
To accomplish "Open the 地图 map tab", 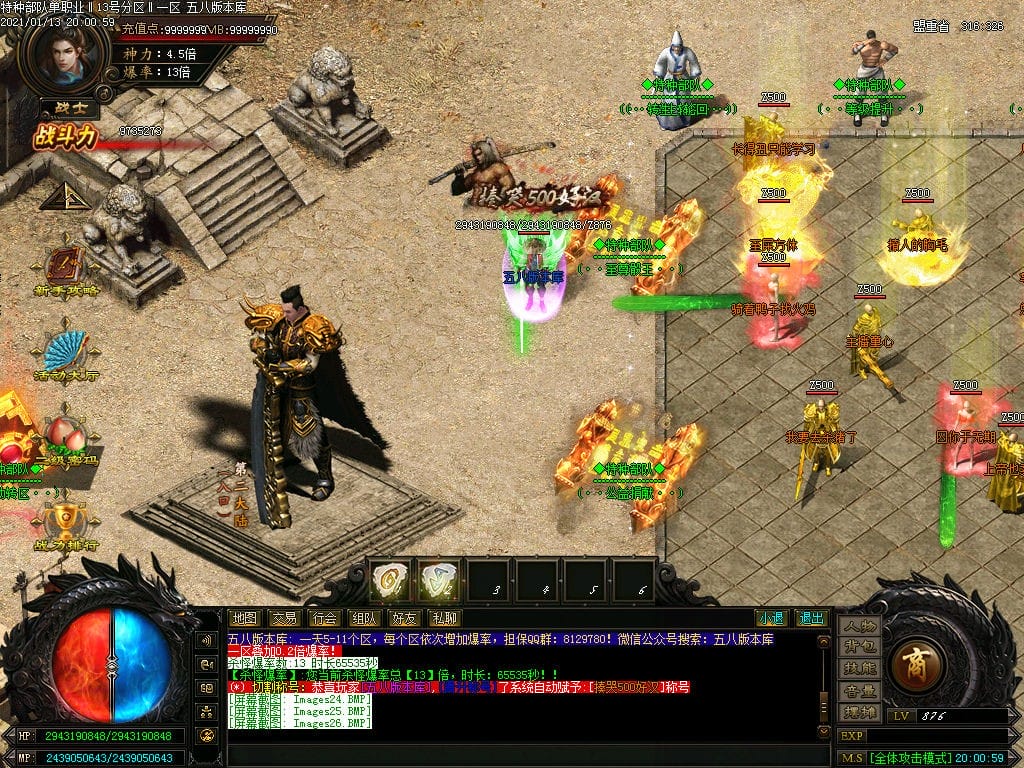I will point(244,618).
